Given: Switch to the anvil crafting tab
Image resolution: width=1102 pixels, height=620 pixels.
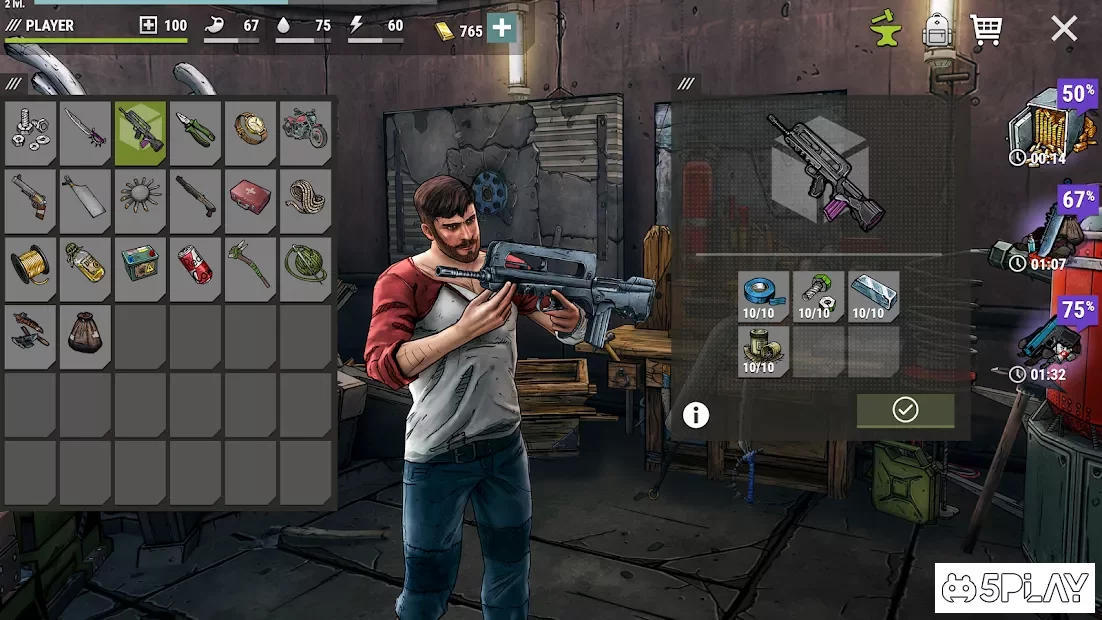Looking at the screenshot, I should (x=885, y=30).
